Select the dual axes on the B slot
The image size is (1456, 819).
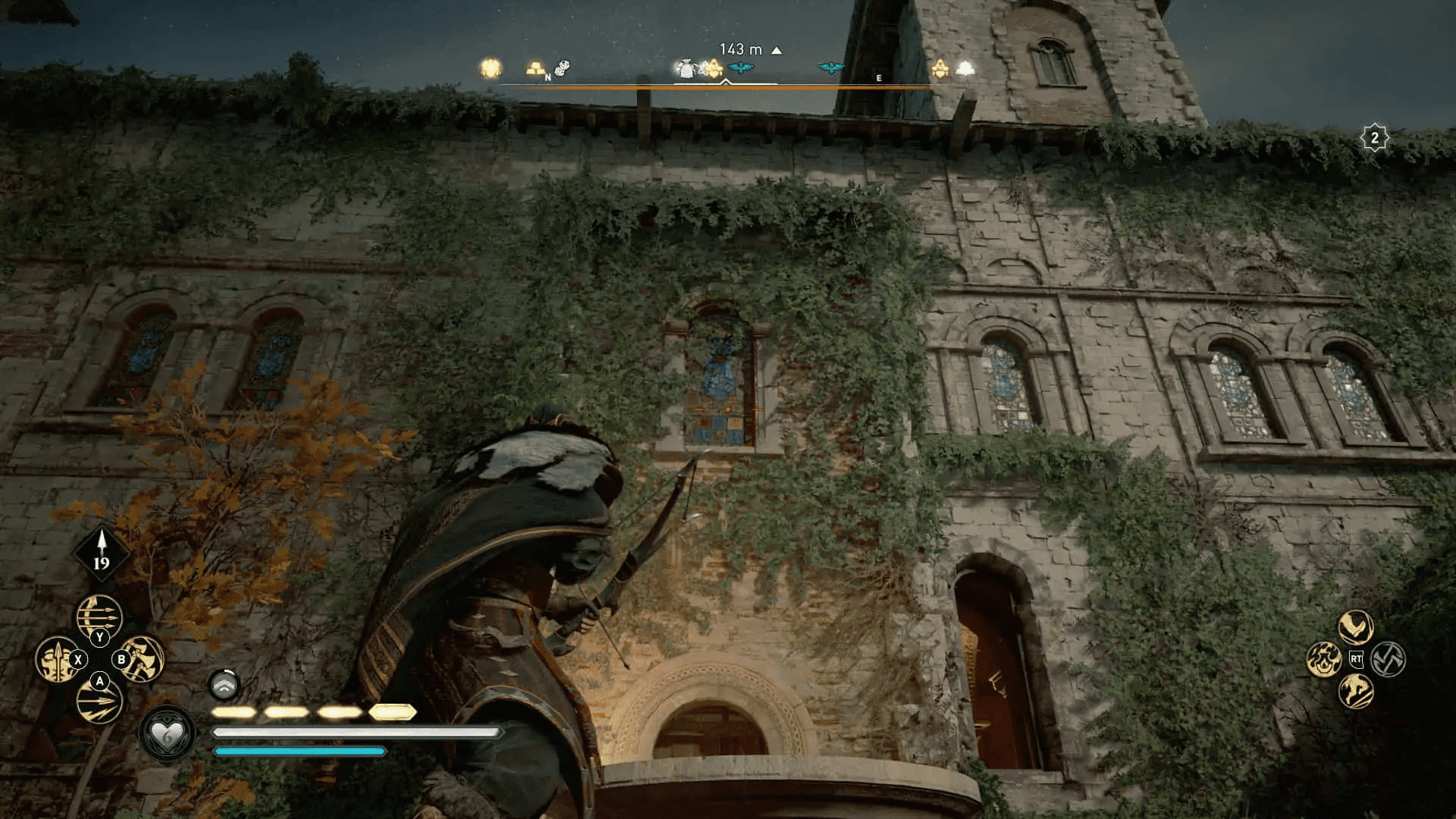(x=143, y=659)
